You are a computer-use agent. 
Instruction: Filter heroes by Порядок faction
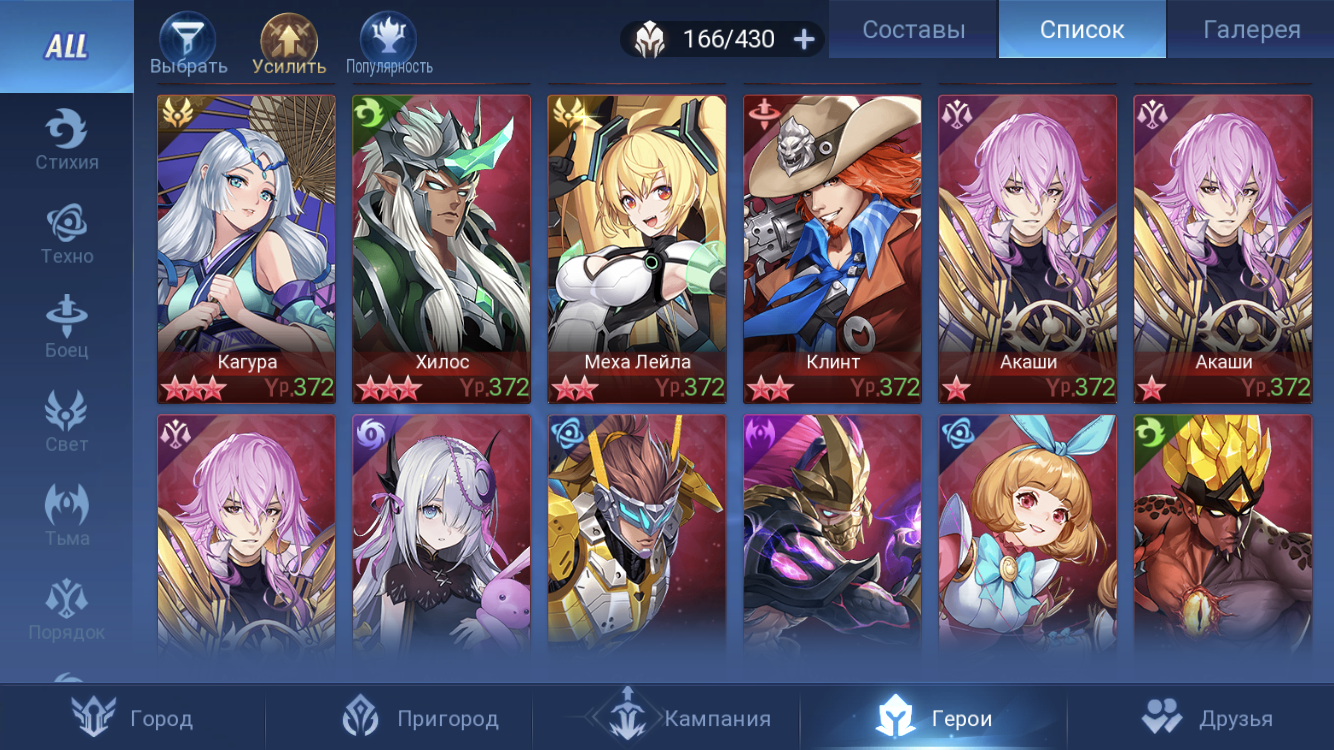point(67,610)
